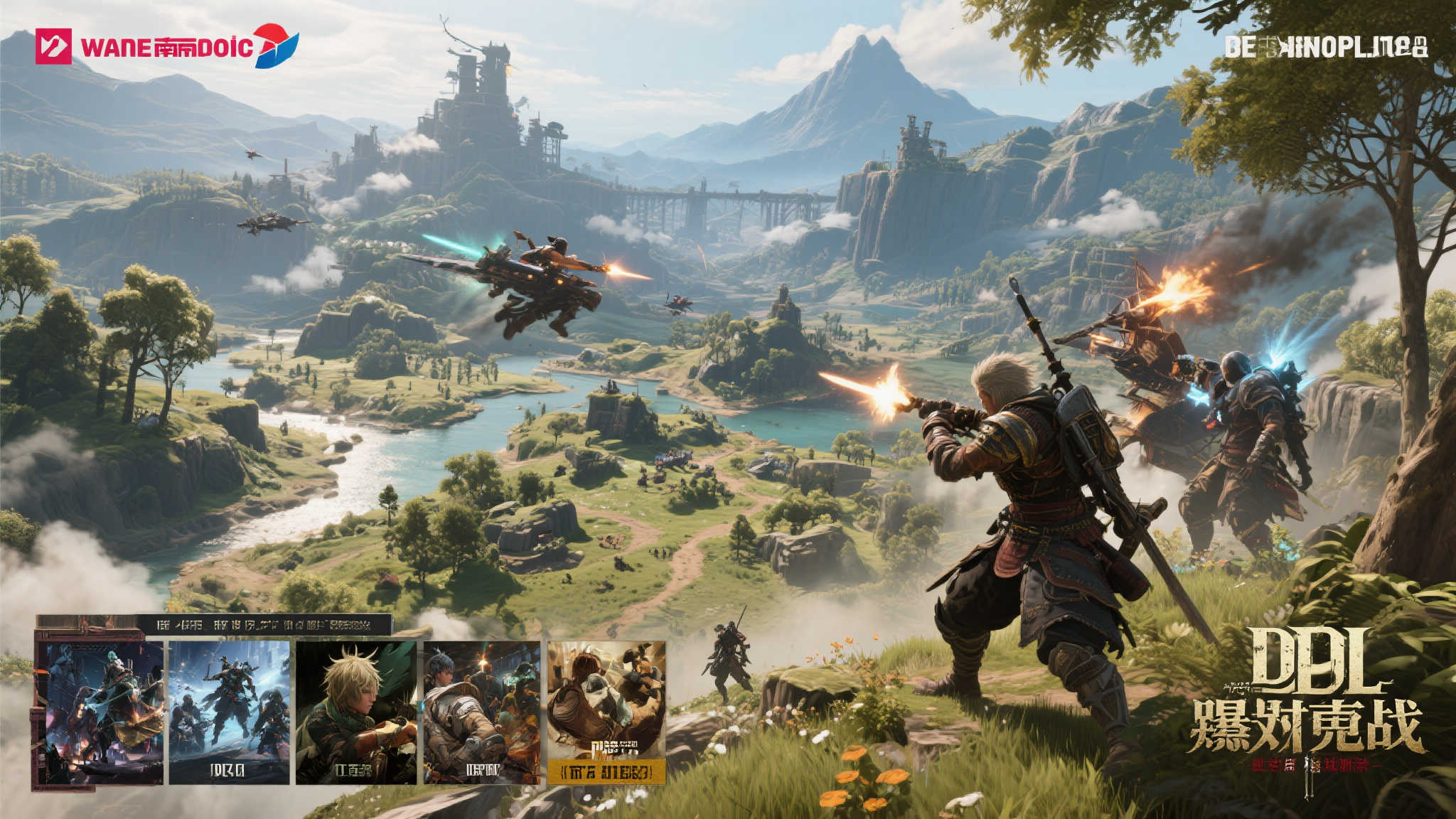
Task: Click the red publisher logo in top-left
Action: point(53,46)
